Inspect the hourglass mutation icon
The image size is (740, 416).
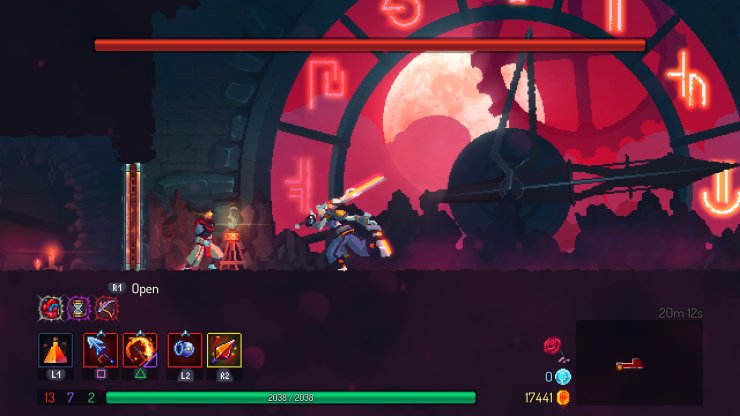coord(78,308)
